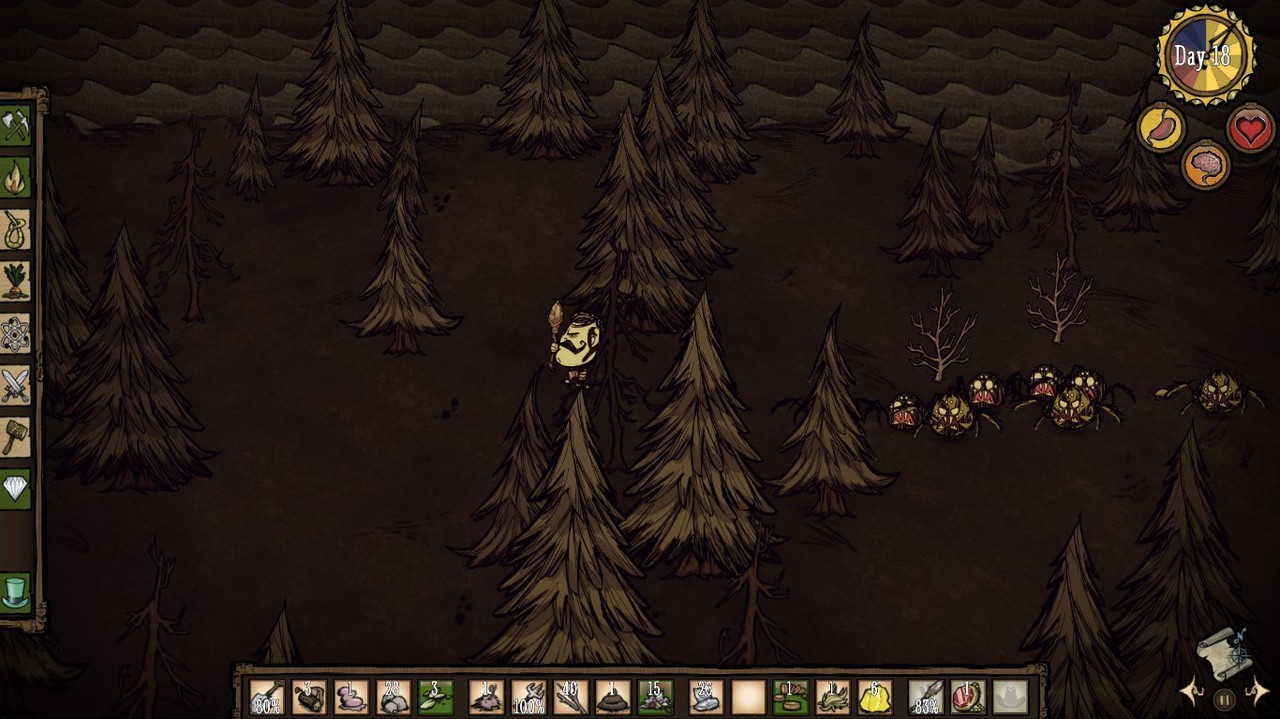Select the stack of 28 rocks
Viewport: 1280px width, 719px height.
point(393,697)
